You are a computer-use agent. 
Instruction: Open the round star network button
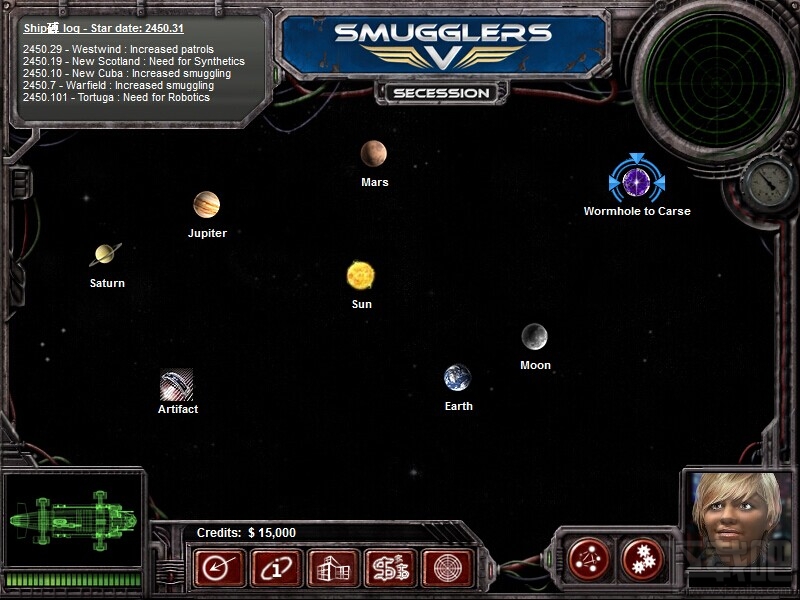(x=588, y=560)
